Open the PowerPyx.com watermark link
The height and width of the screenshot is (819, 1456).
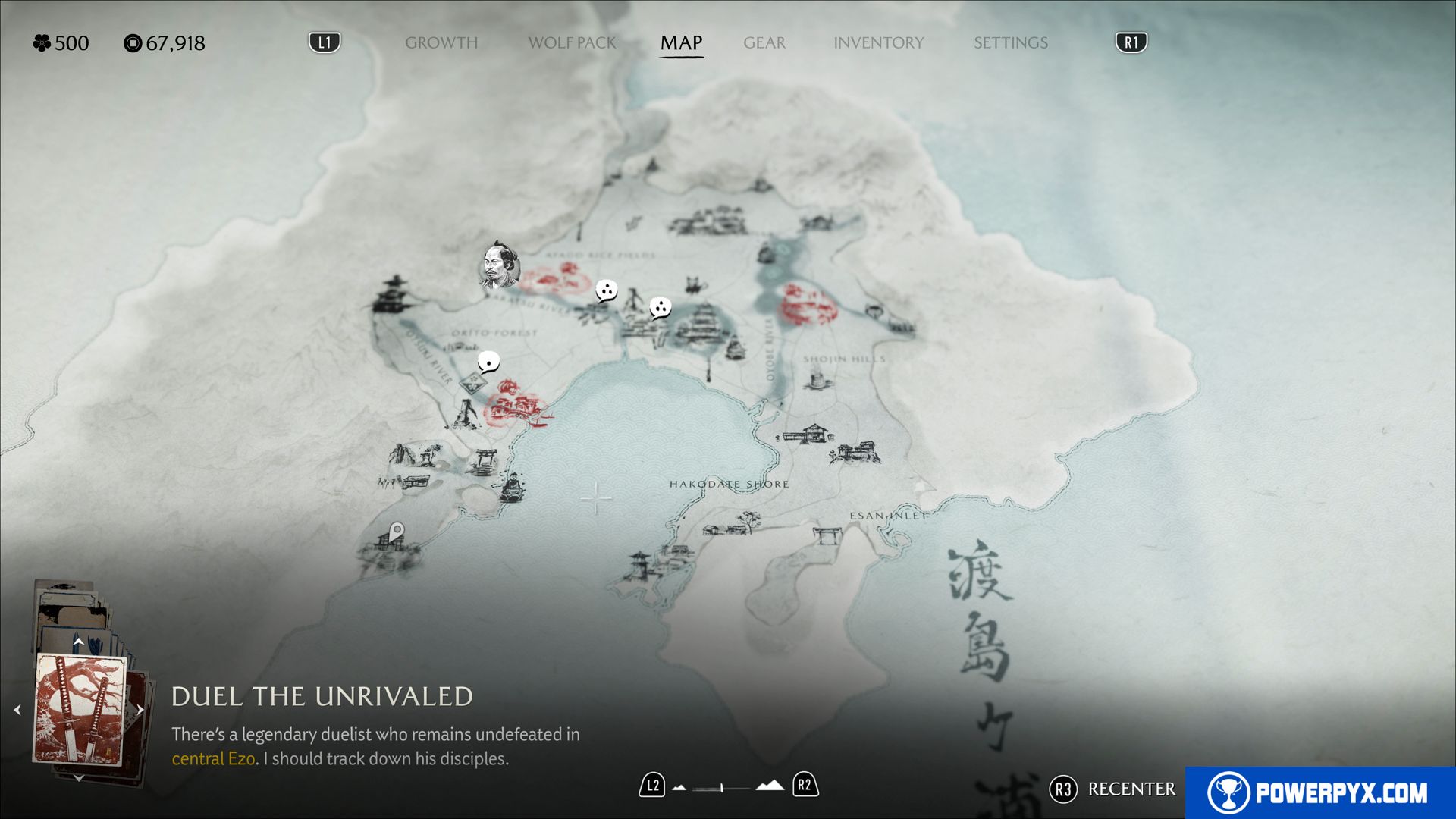coord(1319,792)
